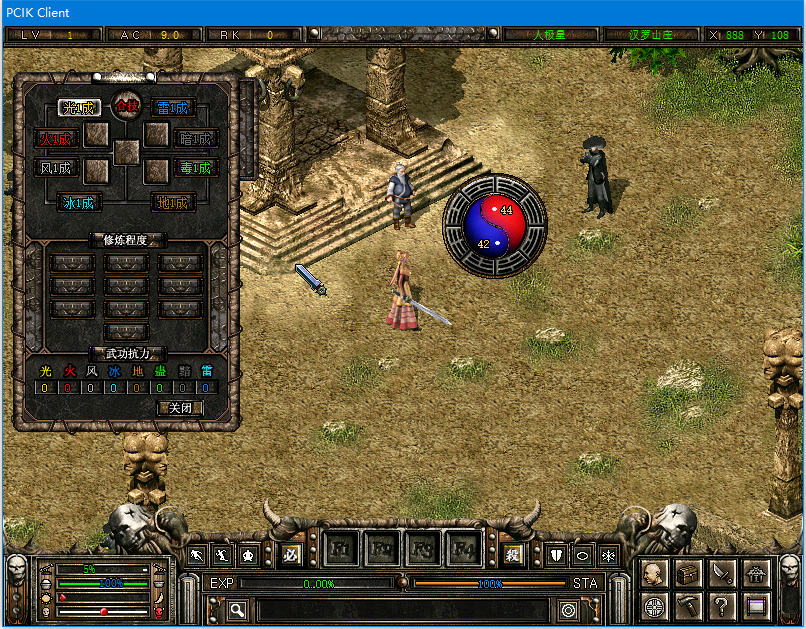Viewport: 806px width, 629px height.
Task: Close the martial arts panel with 关闭
Action: pyautogui.click(x=180, y=408)
